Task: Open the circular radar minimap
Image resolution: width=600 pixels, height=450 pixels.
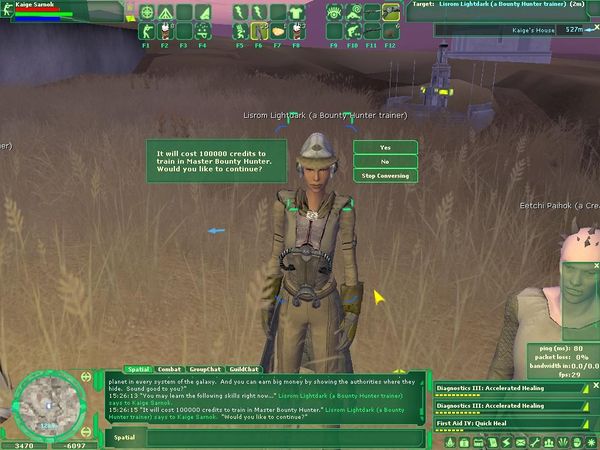Action: coord(46,403)
